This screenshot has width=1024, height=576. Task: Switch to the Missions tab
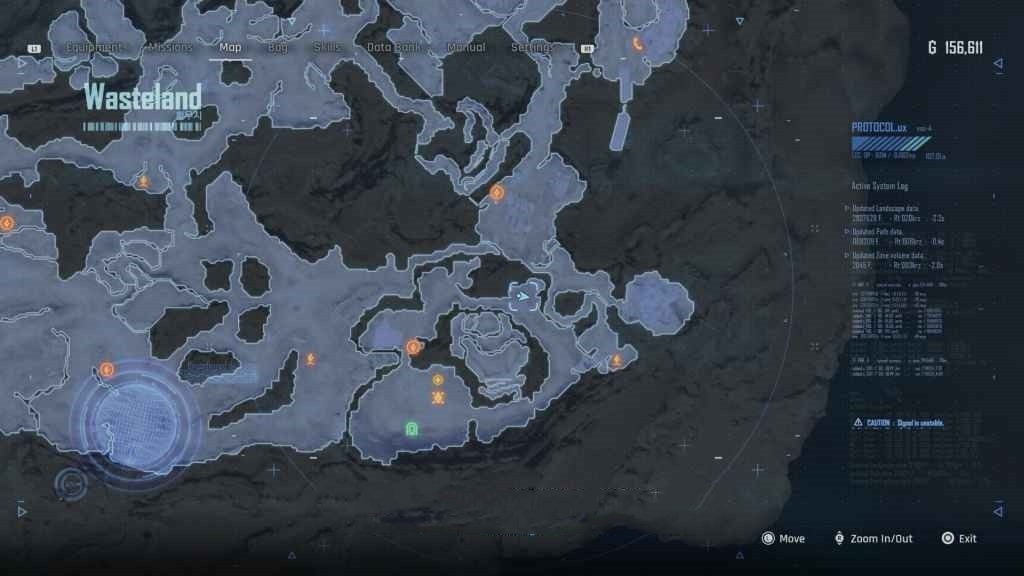coord(170,47)
